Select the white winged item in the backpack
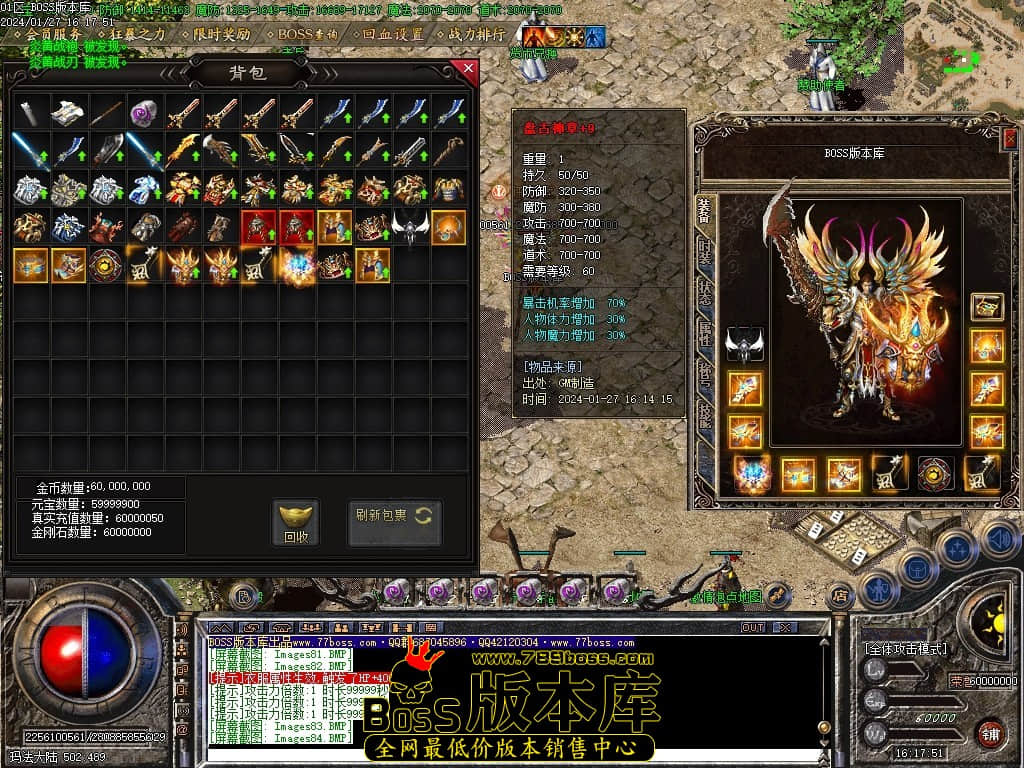Image resolution: width=1024 pixels, height=768 pixels. (x=409, y=228)
